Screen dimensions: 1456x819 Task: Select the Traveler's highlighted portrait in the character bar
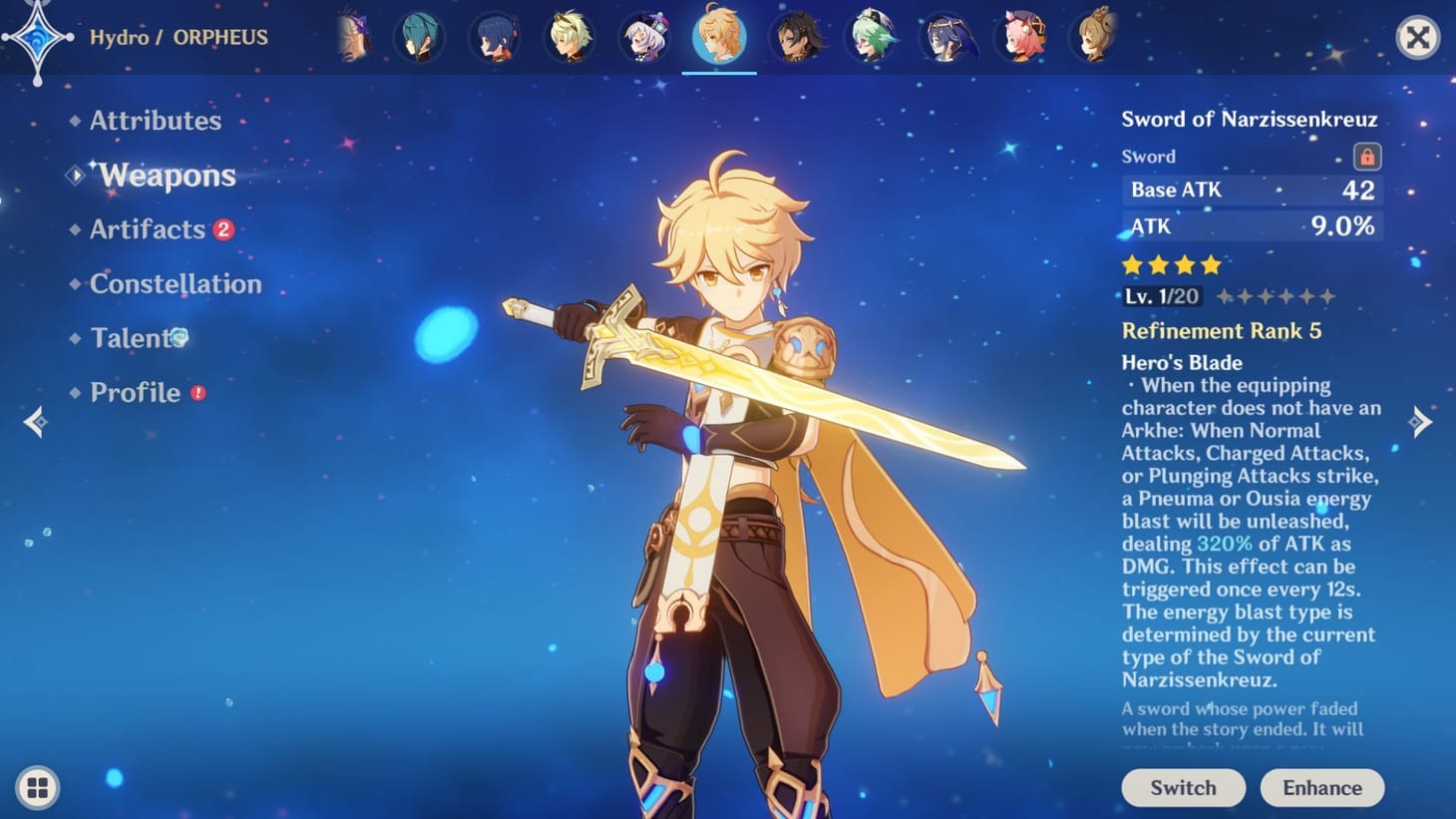(x=720, y=38)
